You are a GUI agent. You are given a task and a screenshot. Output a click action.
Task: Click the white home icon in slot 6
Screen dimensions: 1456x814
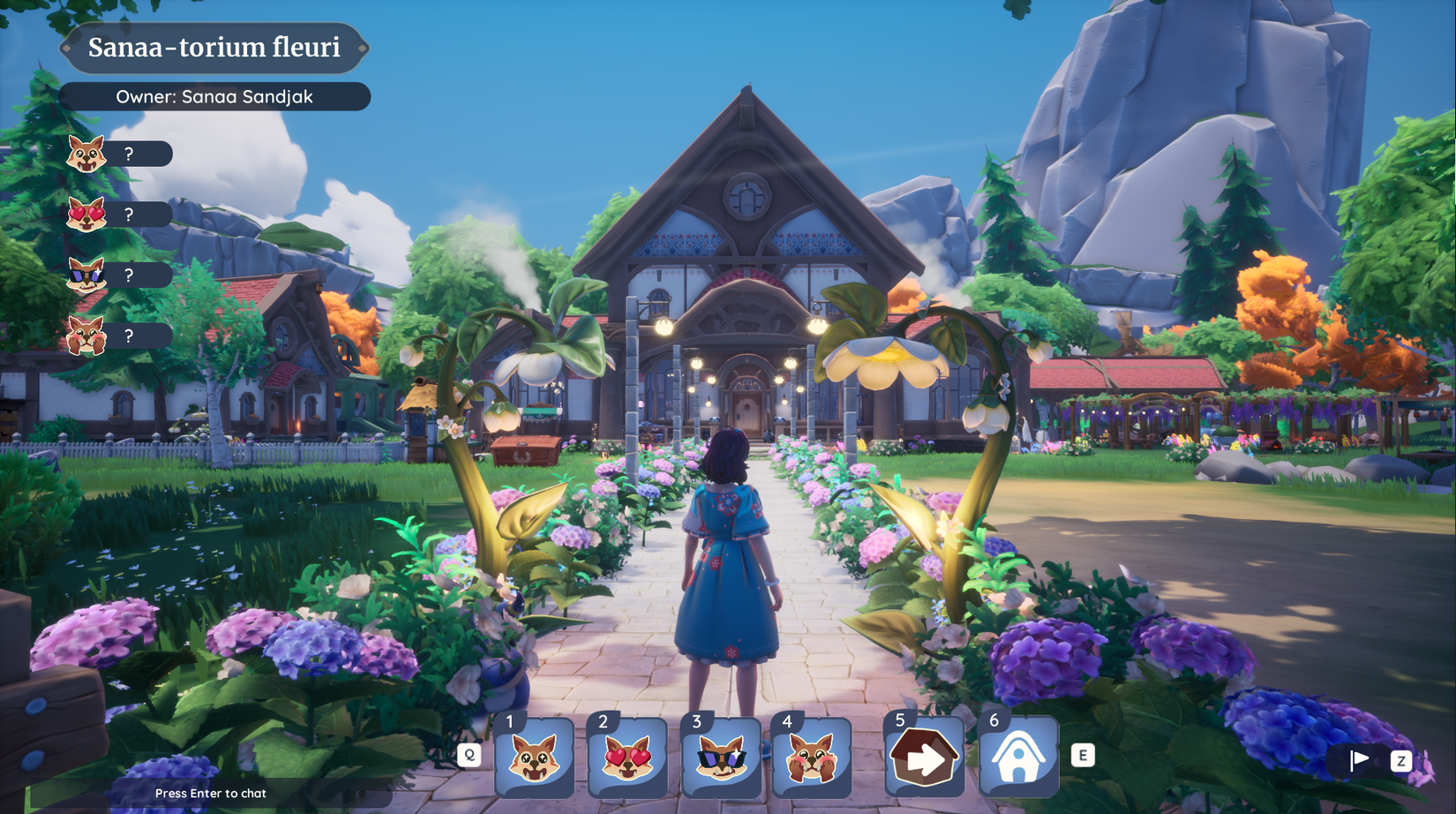tap(1019, 757)
